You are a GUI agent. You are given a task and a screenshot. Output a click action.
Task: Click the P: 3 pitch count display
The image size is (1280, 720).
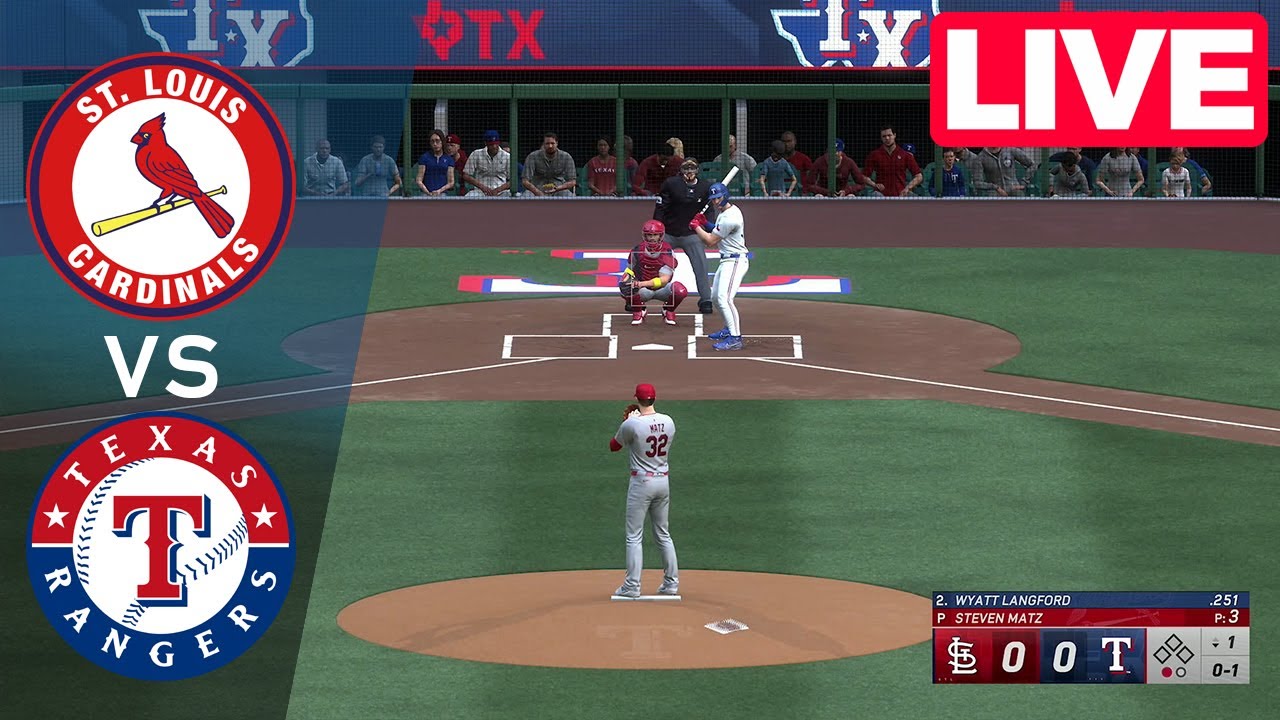tap(1229, 616)
